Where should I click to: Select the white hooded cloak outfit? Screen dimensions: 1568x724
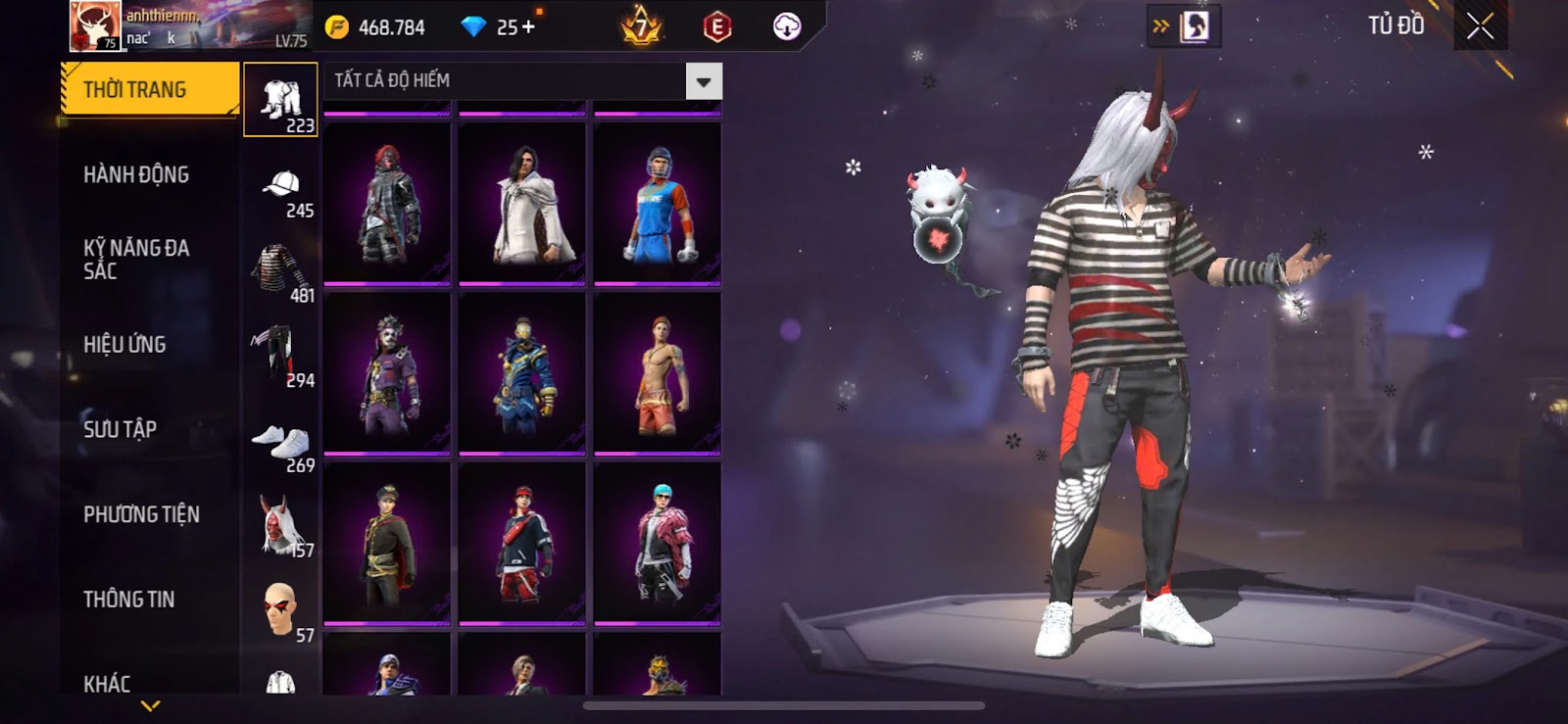522,204
